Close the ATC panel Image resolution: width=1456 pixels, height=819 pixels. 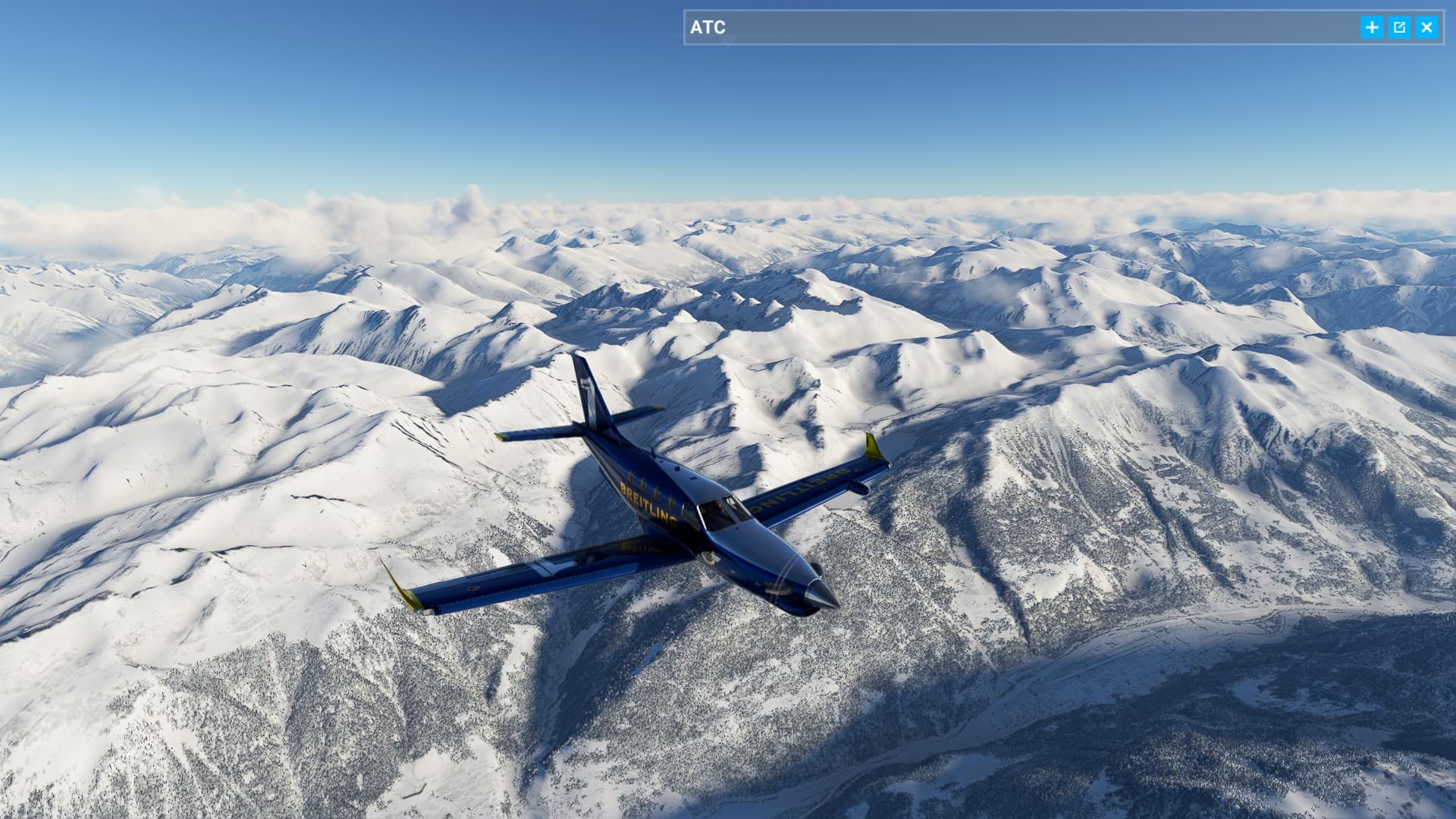click(1426, 27)
